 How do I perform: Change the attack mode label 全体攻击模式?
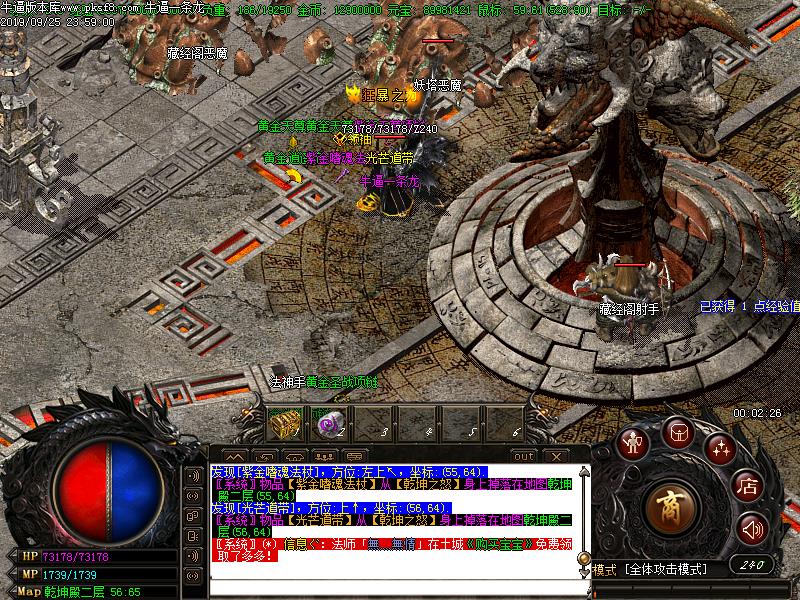(665, 569)
